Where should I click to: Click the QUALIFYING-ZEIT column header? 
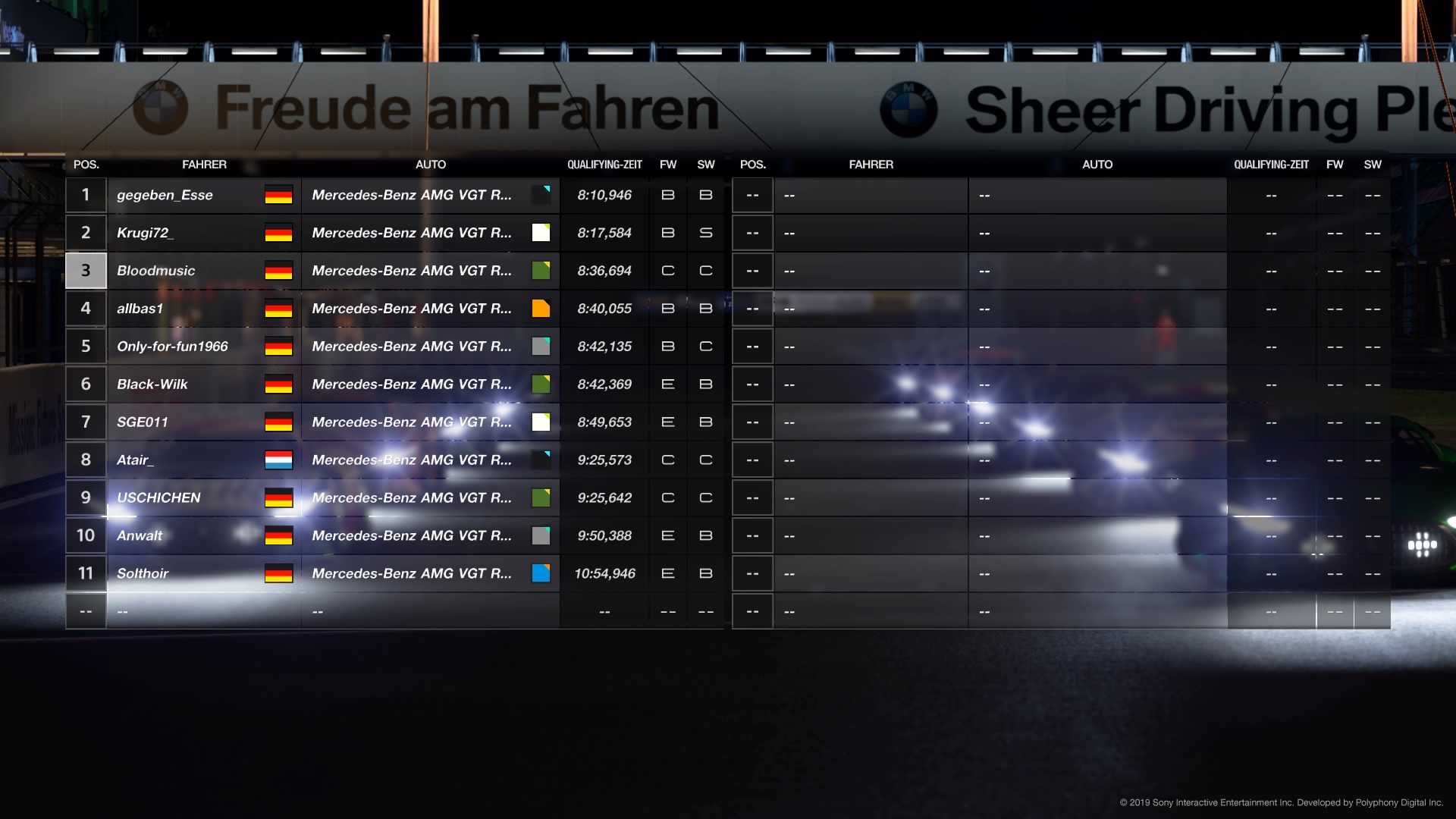(x=604, y=165)
